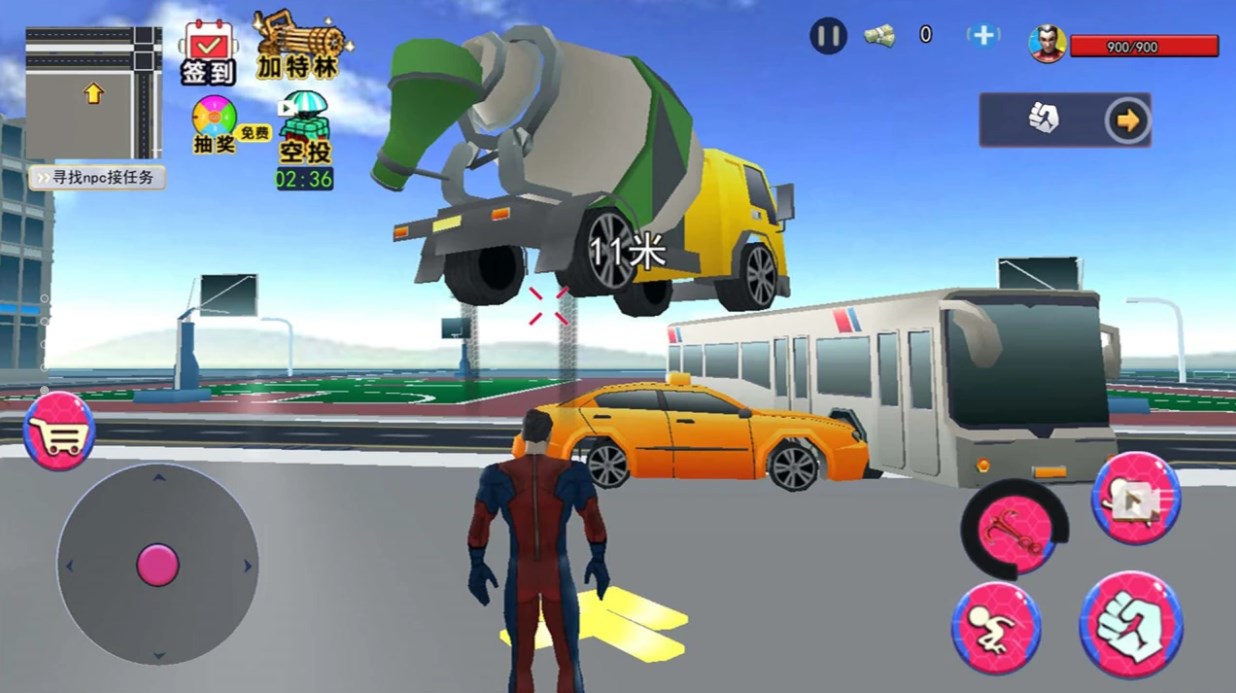
Task: Add more cash with the plus button
Action: coord(984,36)
